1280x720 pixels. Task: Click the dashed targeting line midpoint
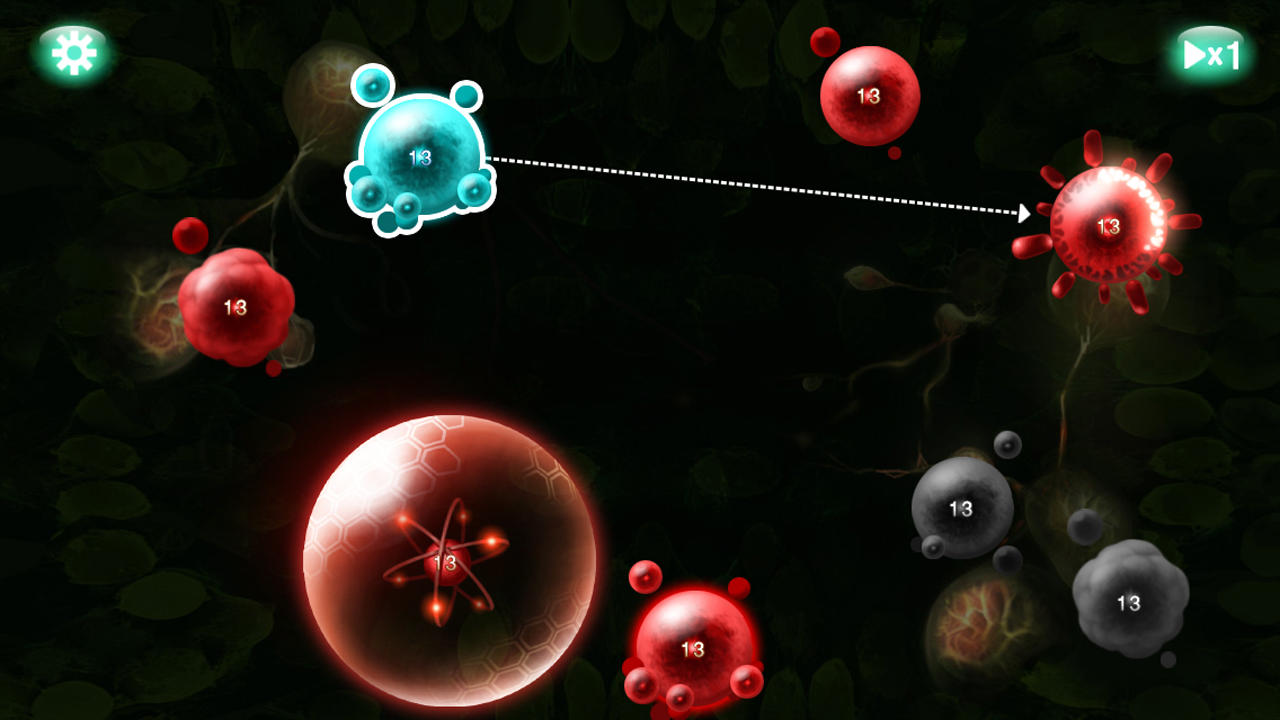click(760, 186)
